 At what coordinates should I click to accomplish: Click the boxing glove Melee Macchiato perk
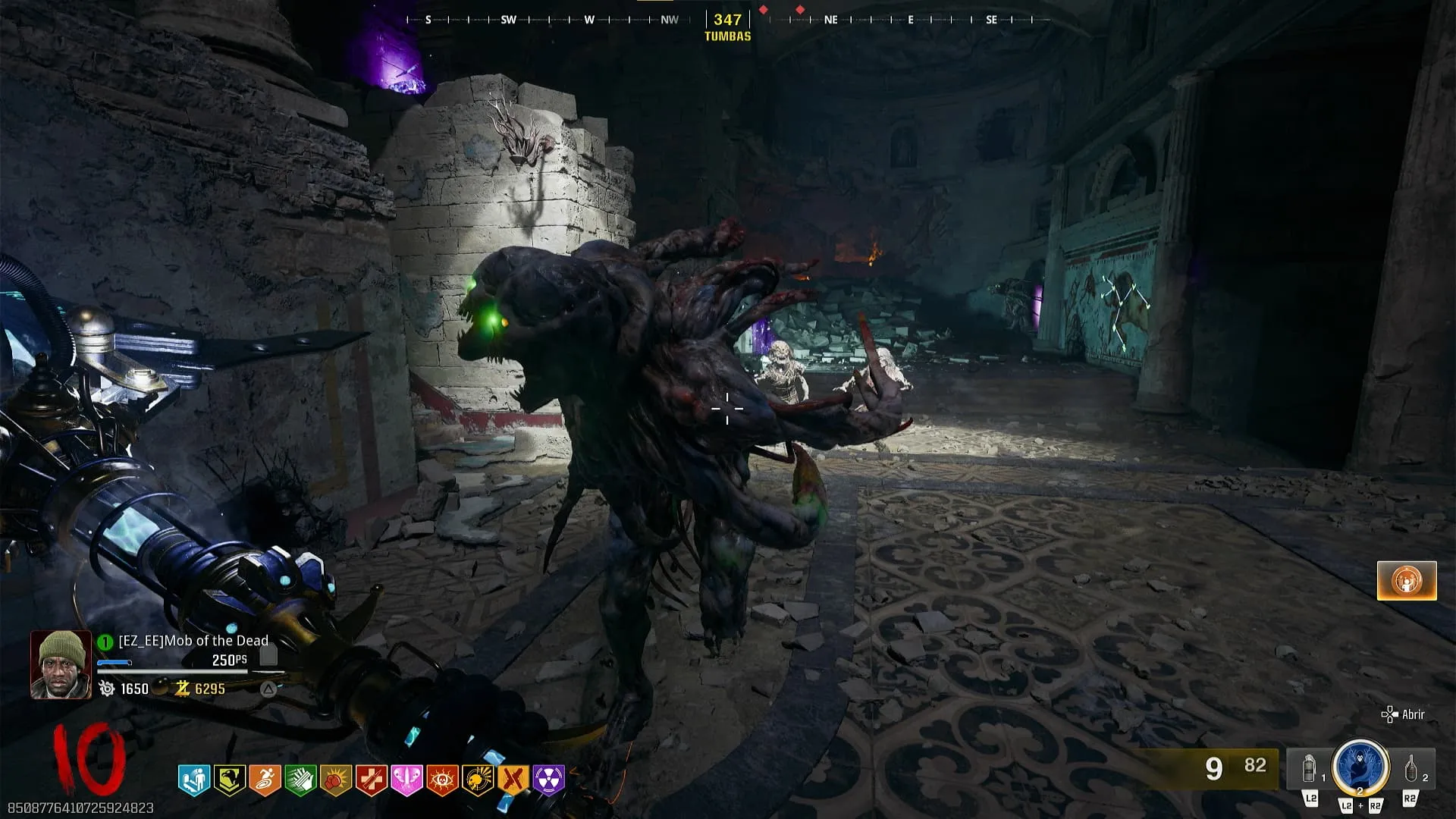point(336,780)
